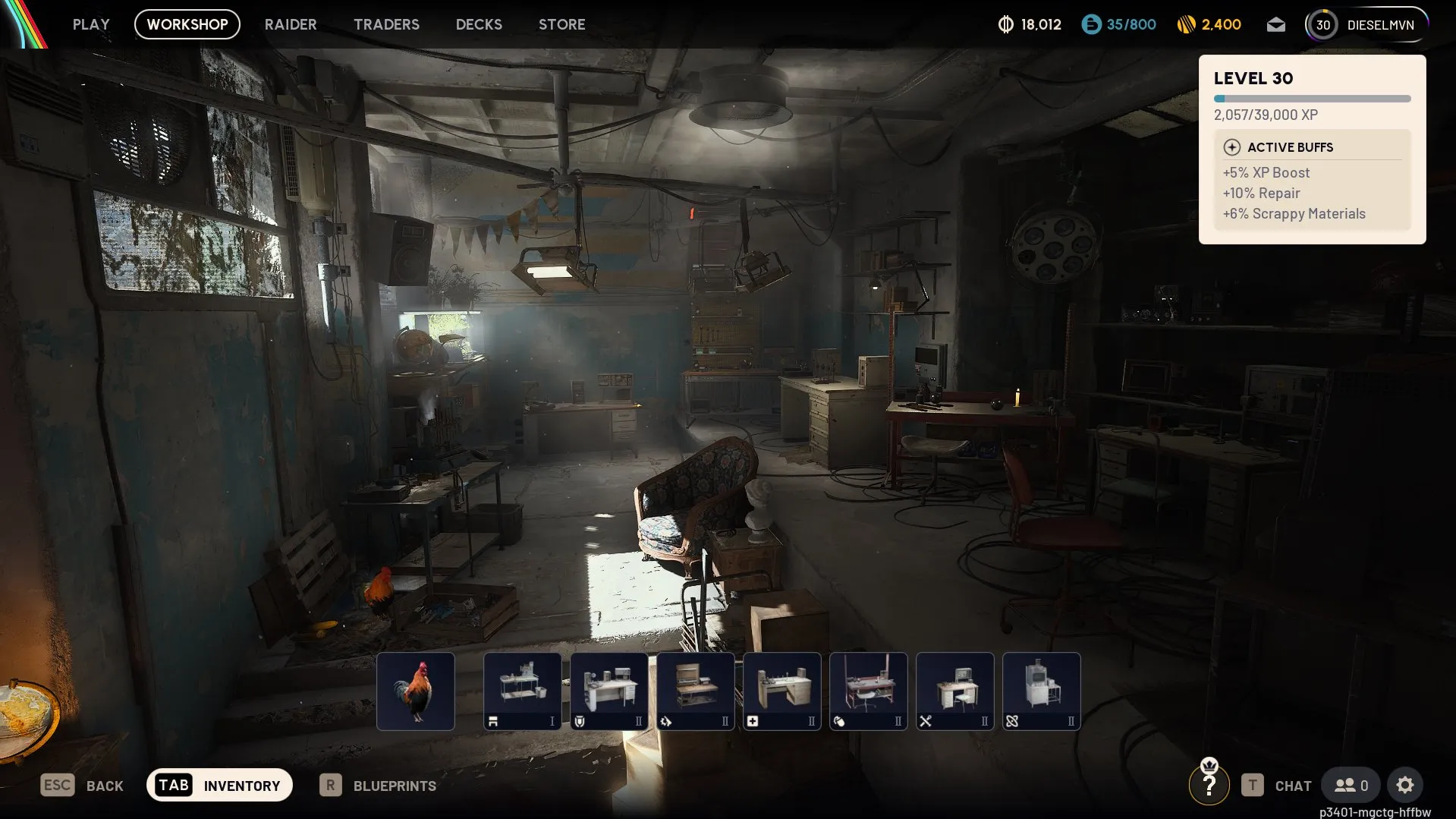Select Scrappy the rooster tile
Image resolution: width=1456 pixels, height=819 pixels.
pyautogui.click(x=416, y=691)
